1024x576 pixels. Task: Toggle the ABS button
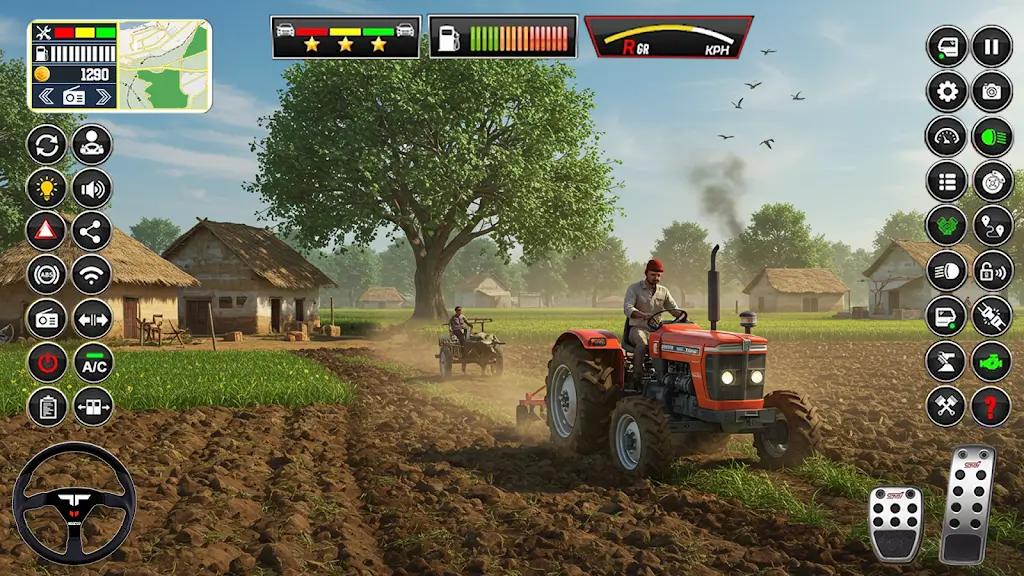click(x=47, y=274)
